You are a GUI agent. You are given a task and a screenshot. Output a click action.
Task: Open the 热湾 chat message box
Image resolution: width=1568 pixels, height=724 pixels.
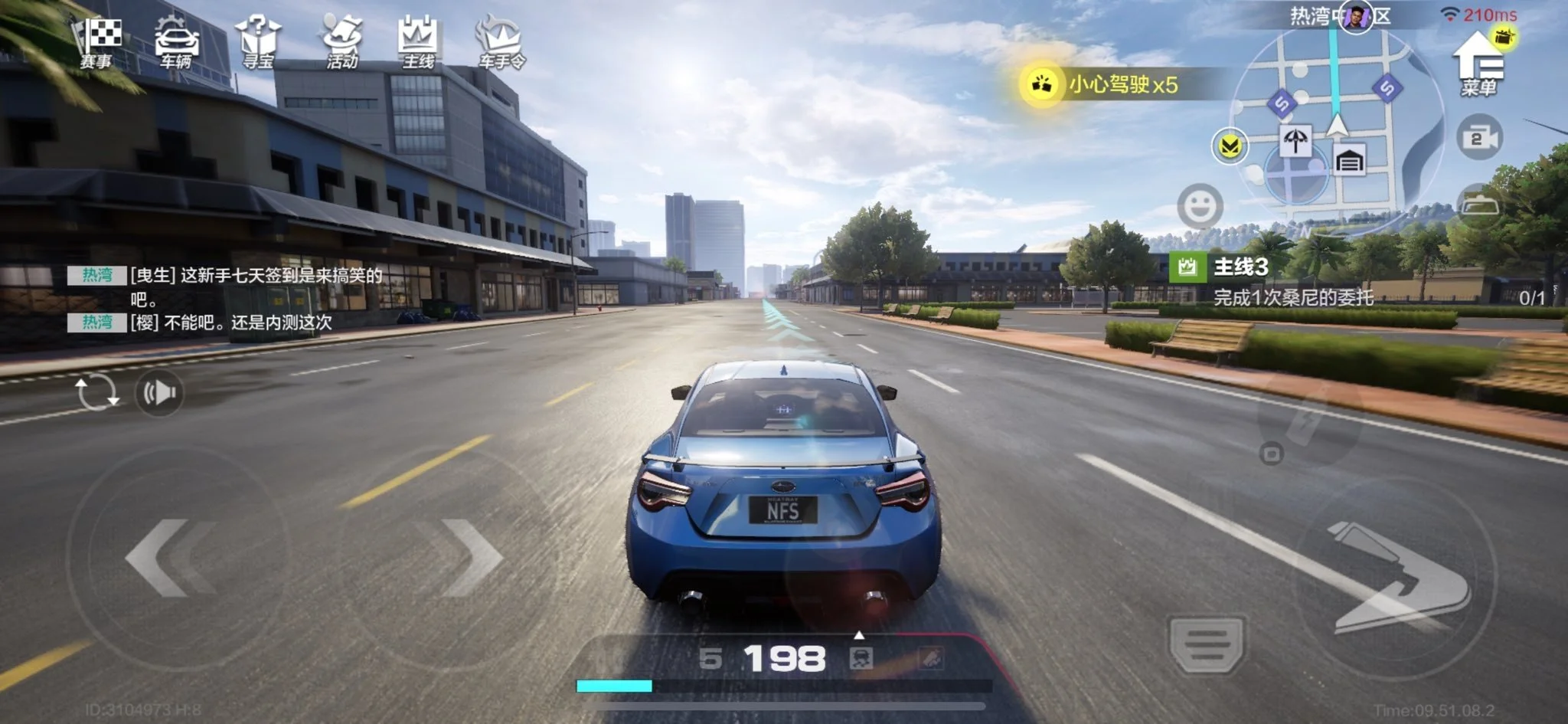pos(230,299)
